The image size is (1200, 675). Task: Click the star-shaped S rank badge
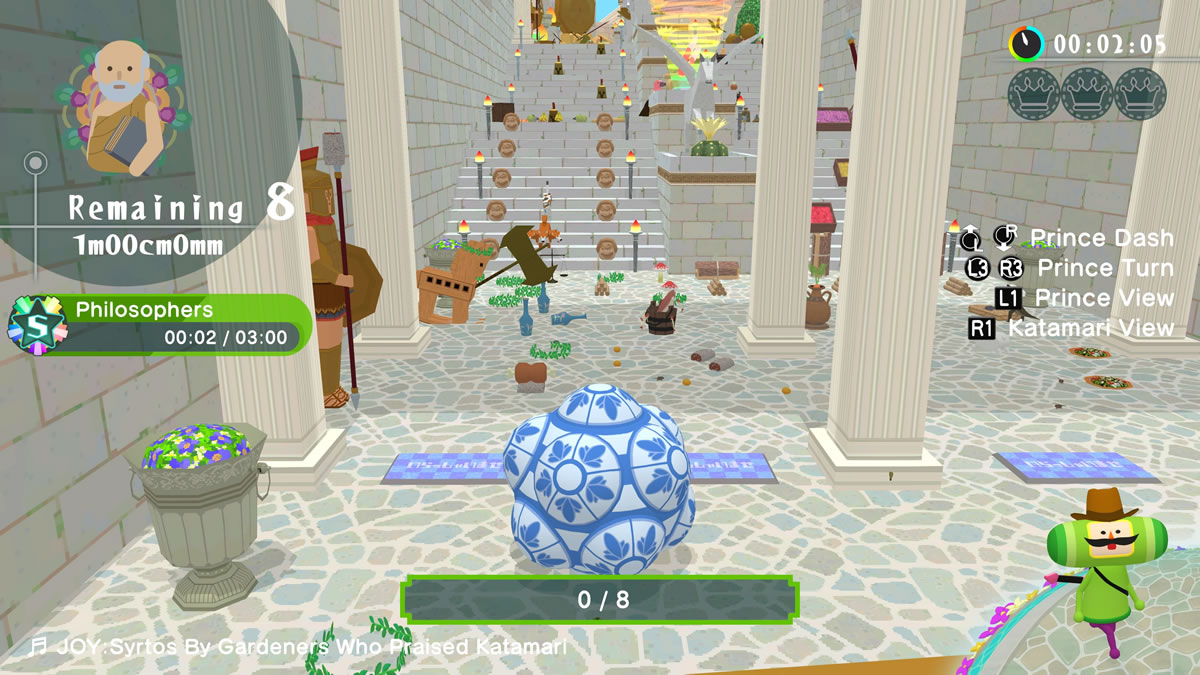pyautogui.click(x=36, y=326)
